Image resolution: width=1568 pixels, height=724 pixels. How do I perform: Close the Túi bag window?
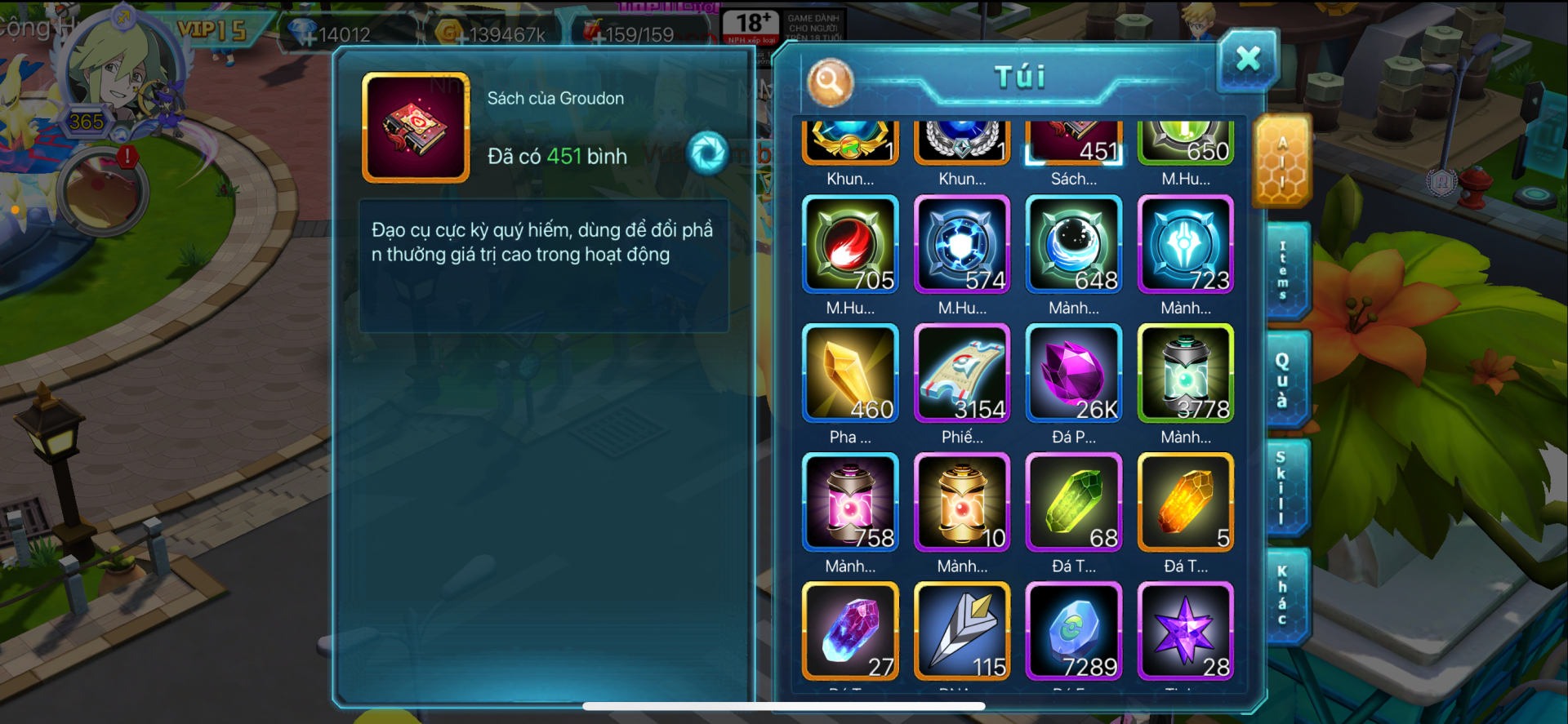[x=1247, y=60]
